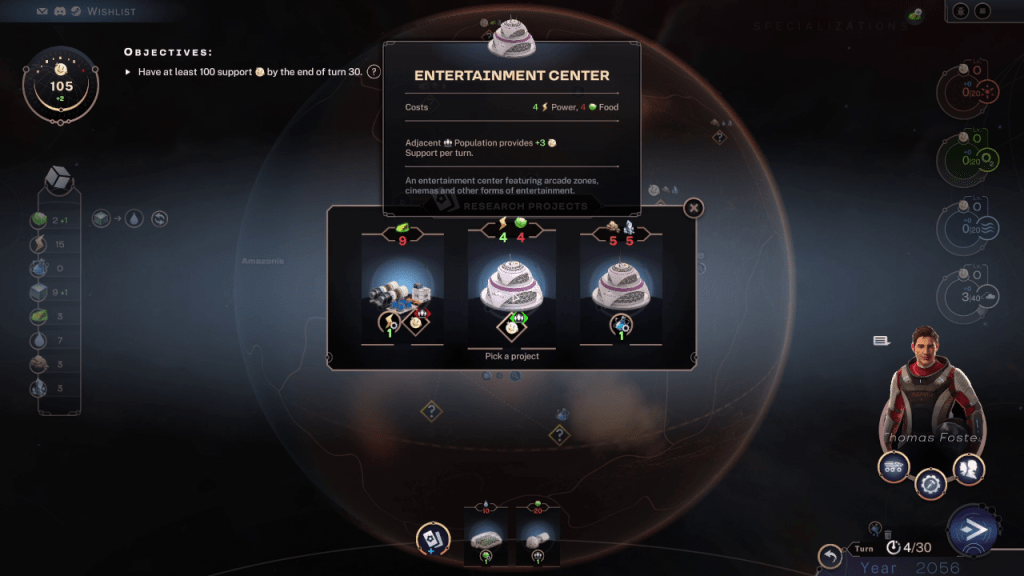Click the support counter showing 105
The width and height of the screenshot is (1024, 576).
tap(61, 85)
